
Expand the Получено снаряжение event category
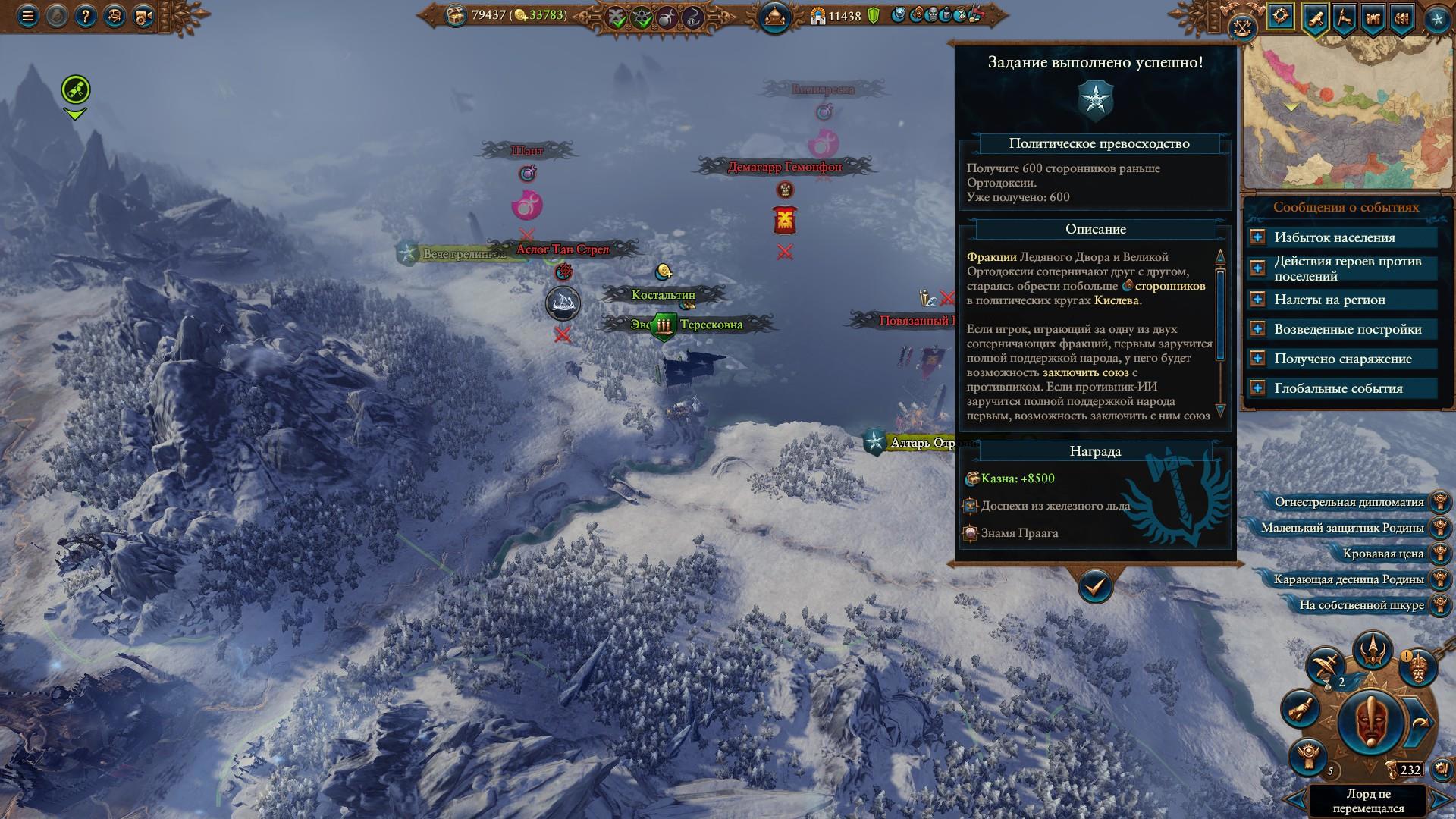pos(1257,359)
